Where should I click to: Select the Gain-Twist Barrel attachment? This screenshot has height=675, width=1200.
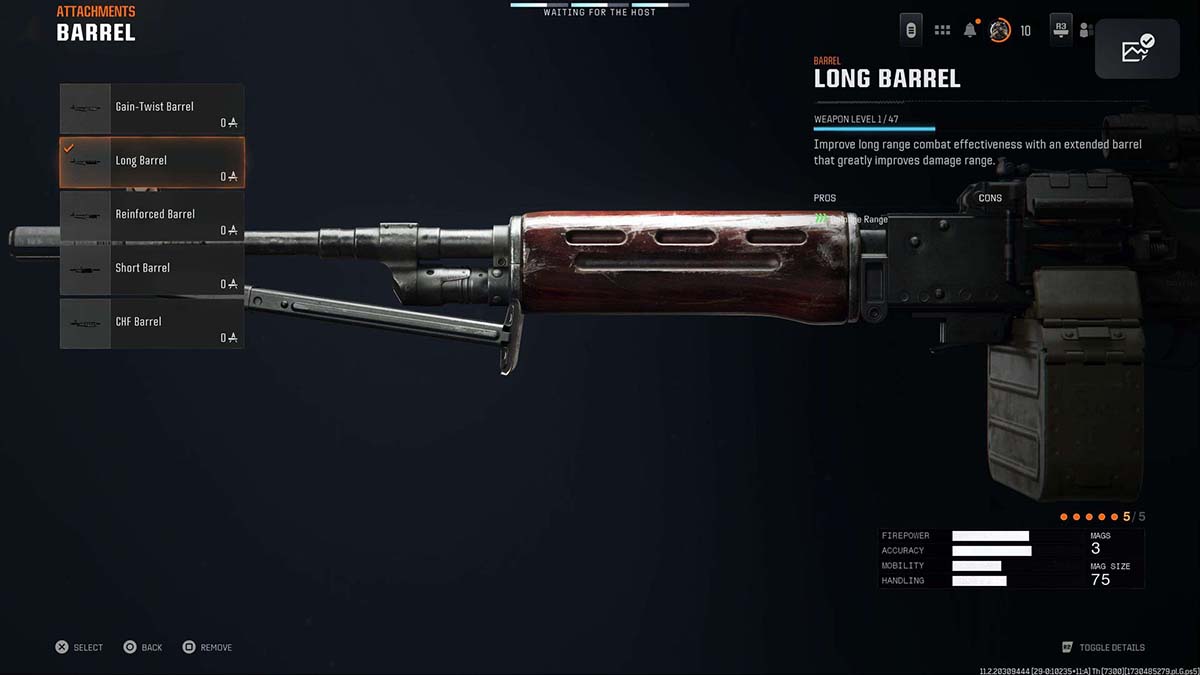[152, 108]
